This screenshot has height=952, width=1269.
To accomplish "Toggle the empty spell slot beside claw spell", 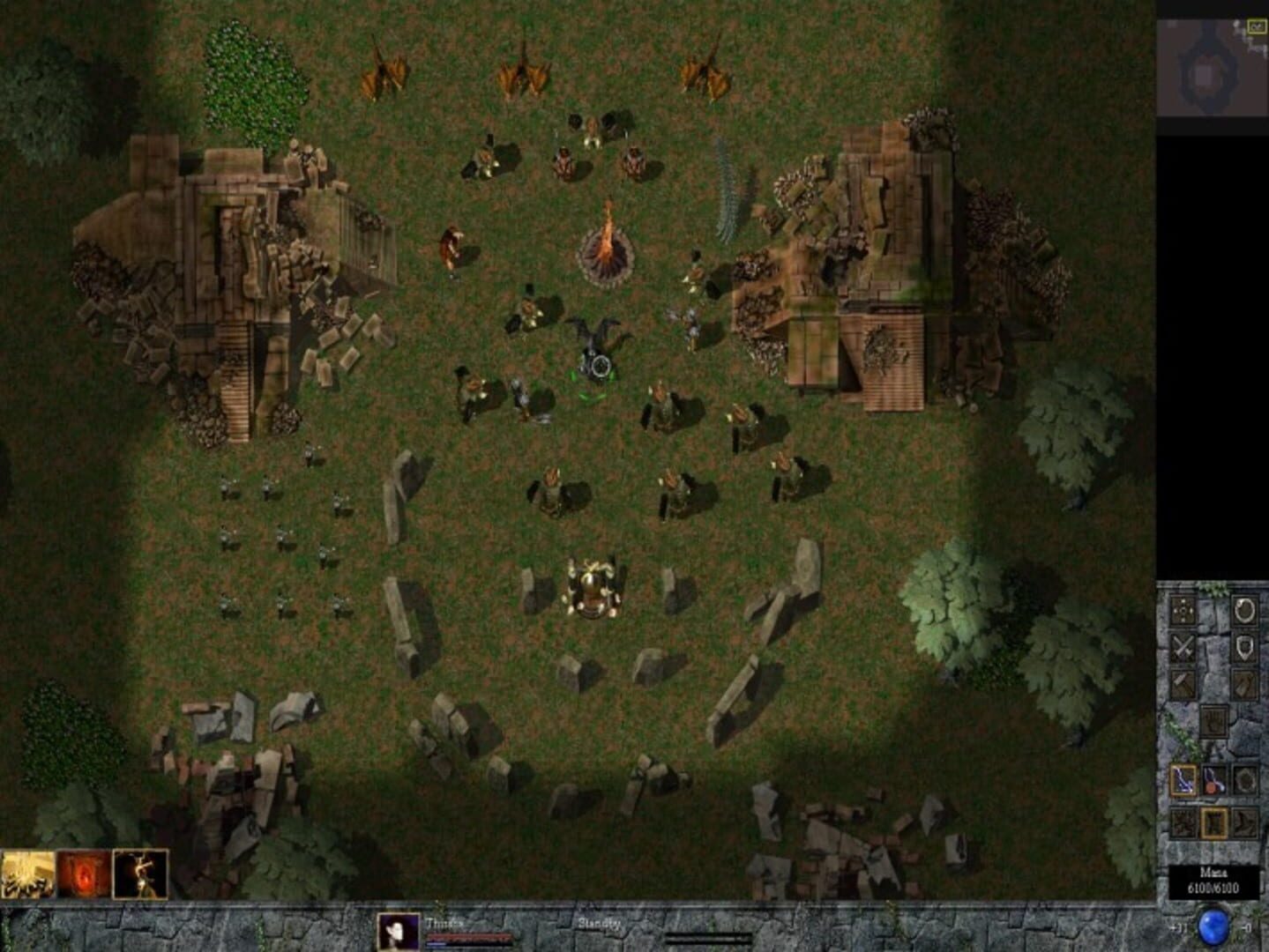I will coord(1247,779).
